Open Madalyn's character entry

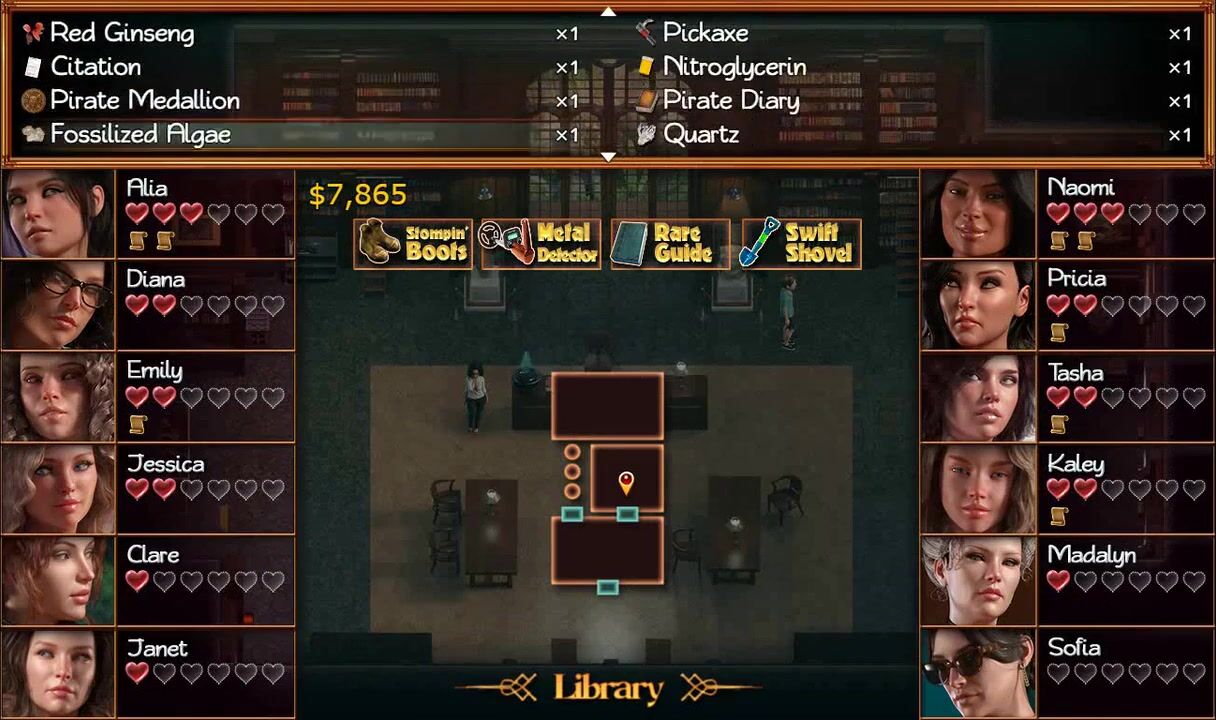(1067, 581)
